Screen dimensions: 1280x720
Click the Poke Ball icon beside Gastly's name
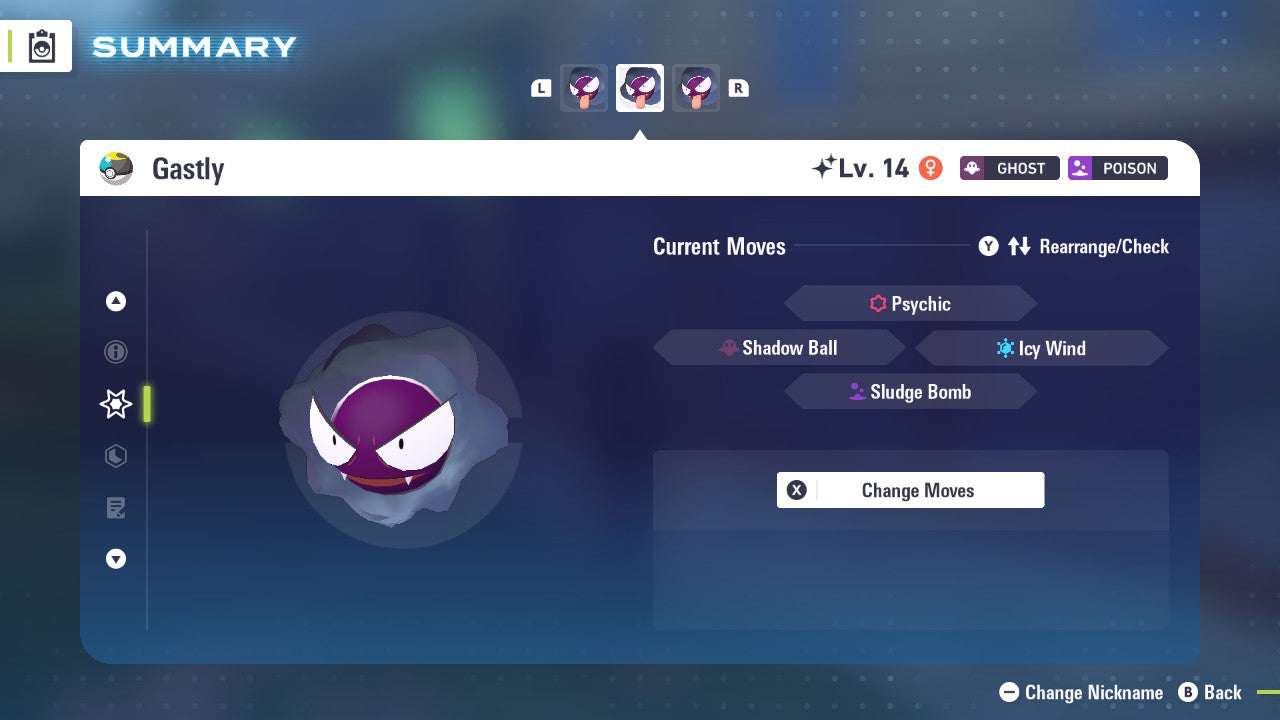(x=117, y=168)
